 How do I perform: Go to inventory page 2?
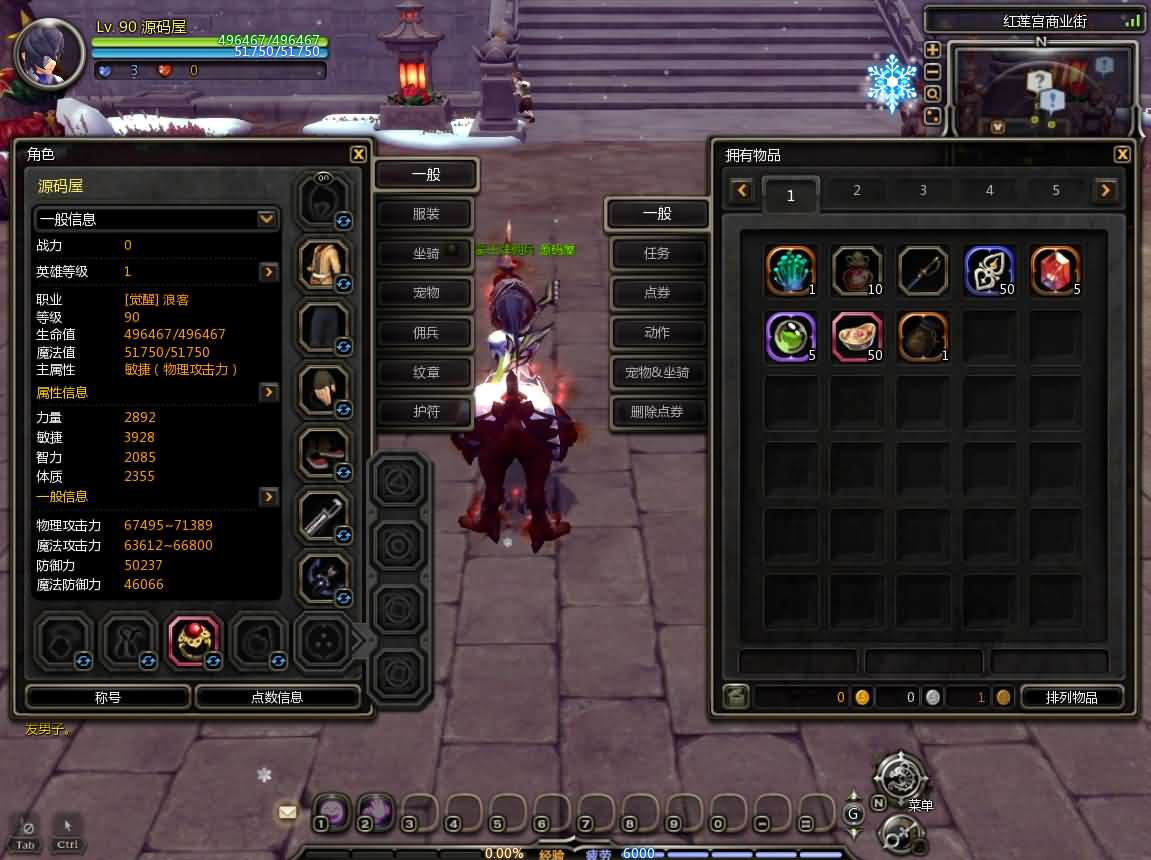click(x=856, y=190)
